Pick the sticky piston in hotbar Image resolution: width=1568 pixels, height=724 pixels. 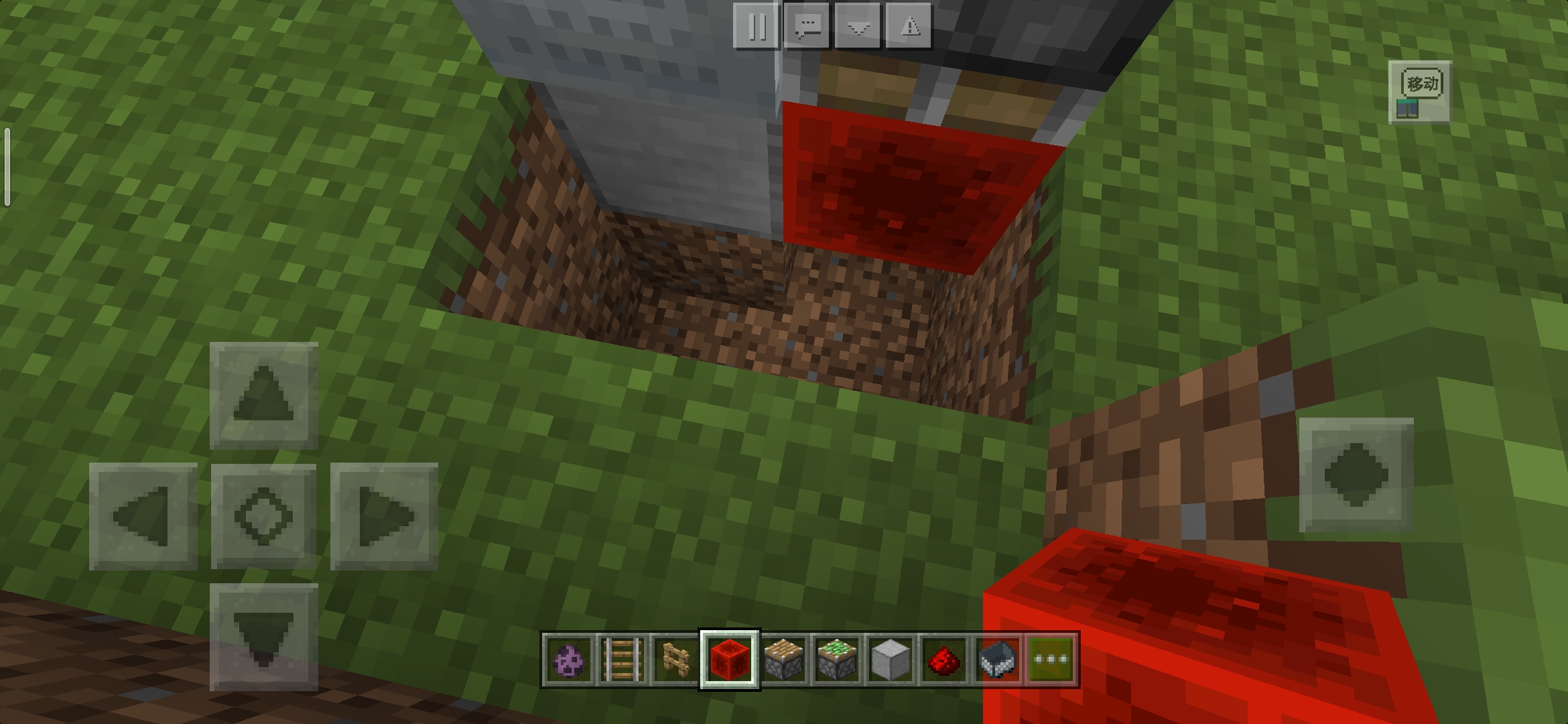coord(836,660)
